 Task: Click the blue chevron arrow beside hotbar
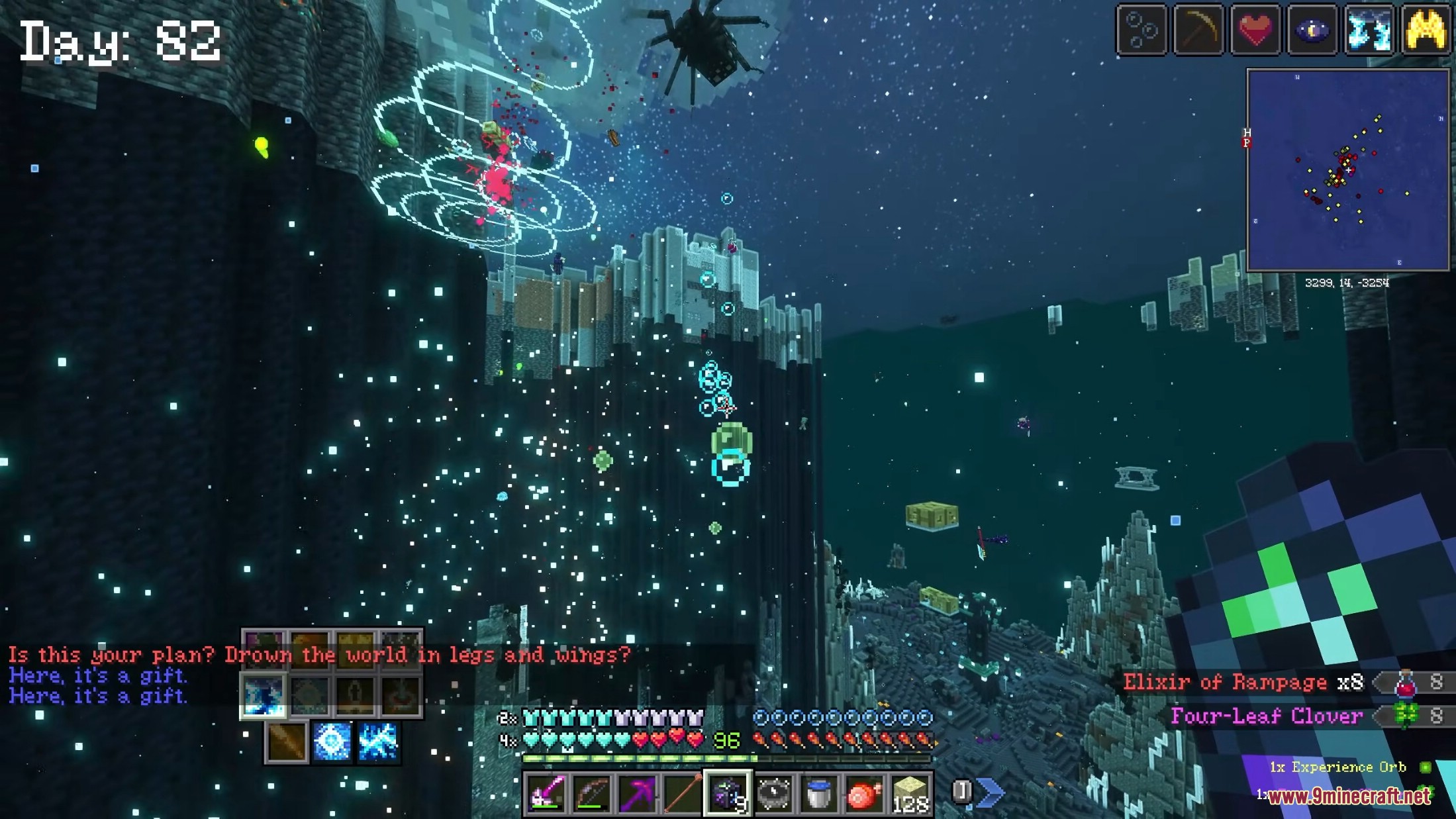[x=991, y=792]
